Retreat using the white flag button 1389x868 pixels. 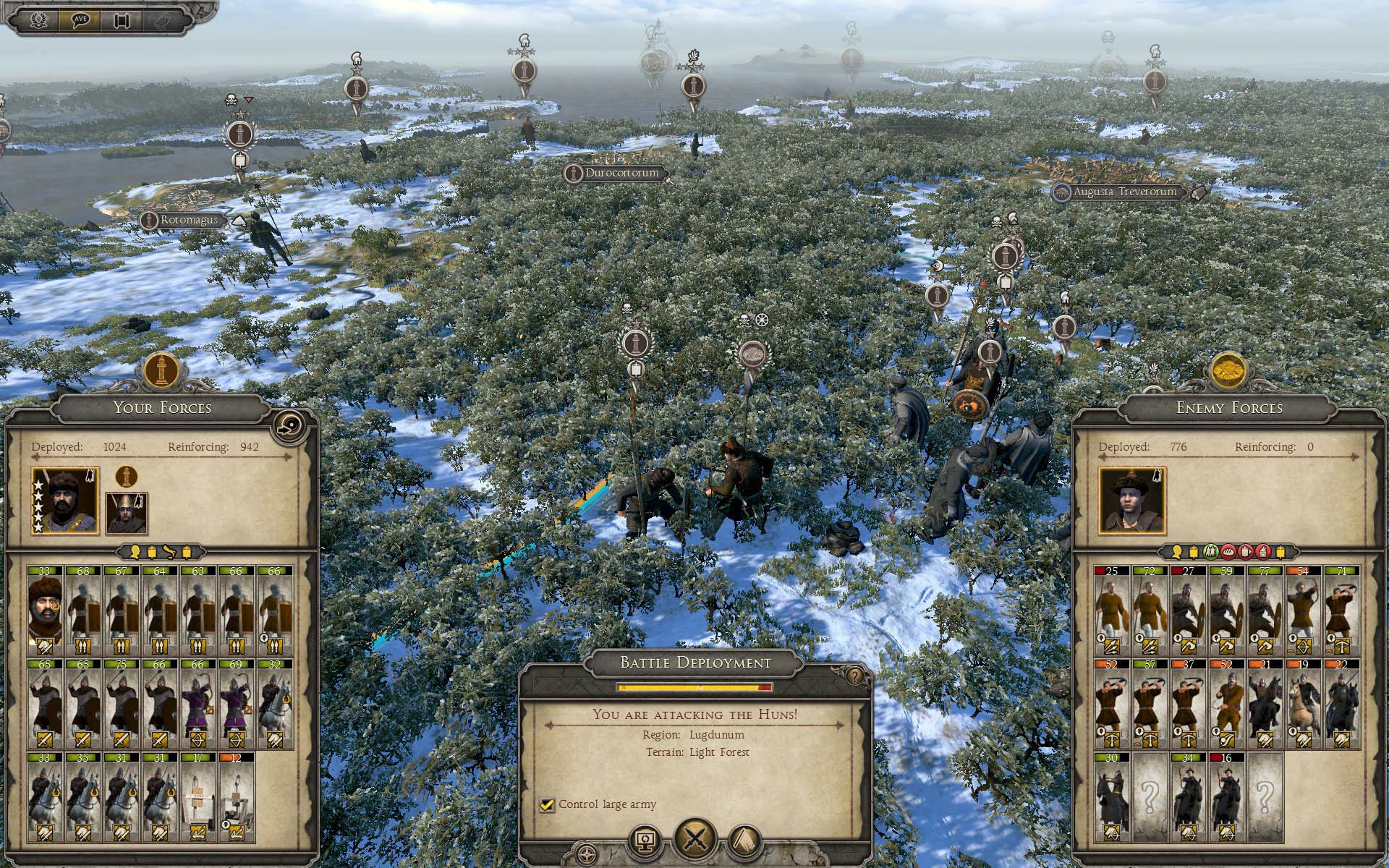pyautogui.click(x=745, y=841)
